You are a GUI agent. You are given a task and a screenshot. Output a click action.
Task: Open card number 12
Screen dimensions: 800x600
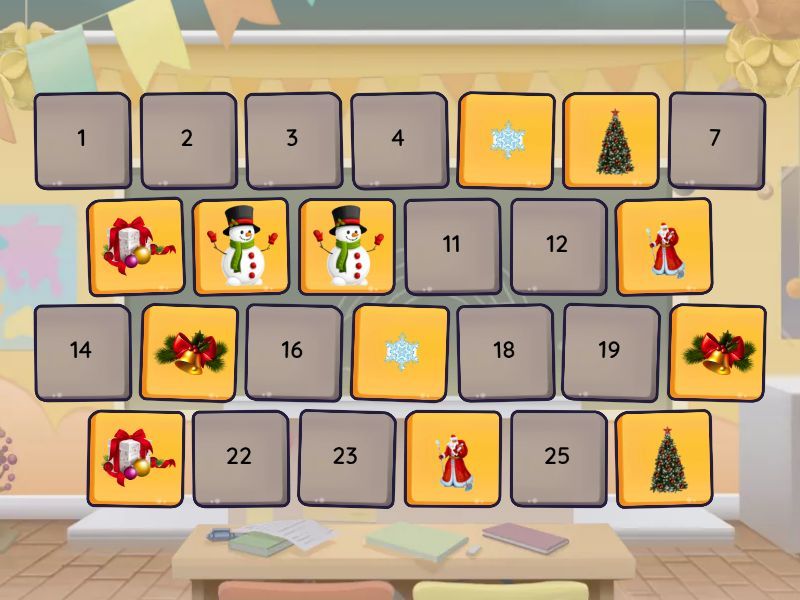pyautogui.click(x=558, y=246)
